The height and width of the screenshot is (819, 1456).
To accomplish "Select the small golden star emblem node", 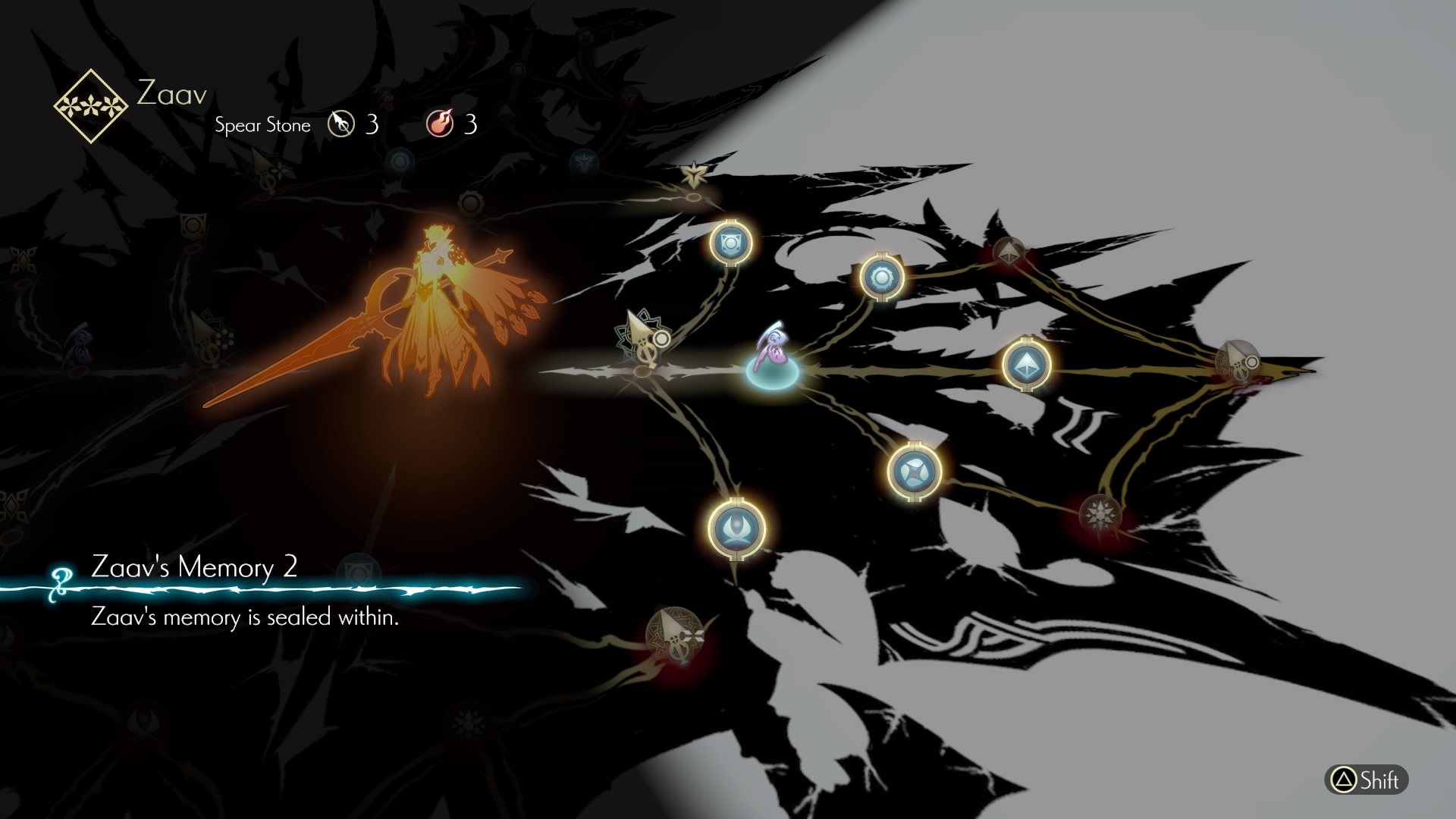I will coord(692,177).
